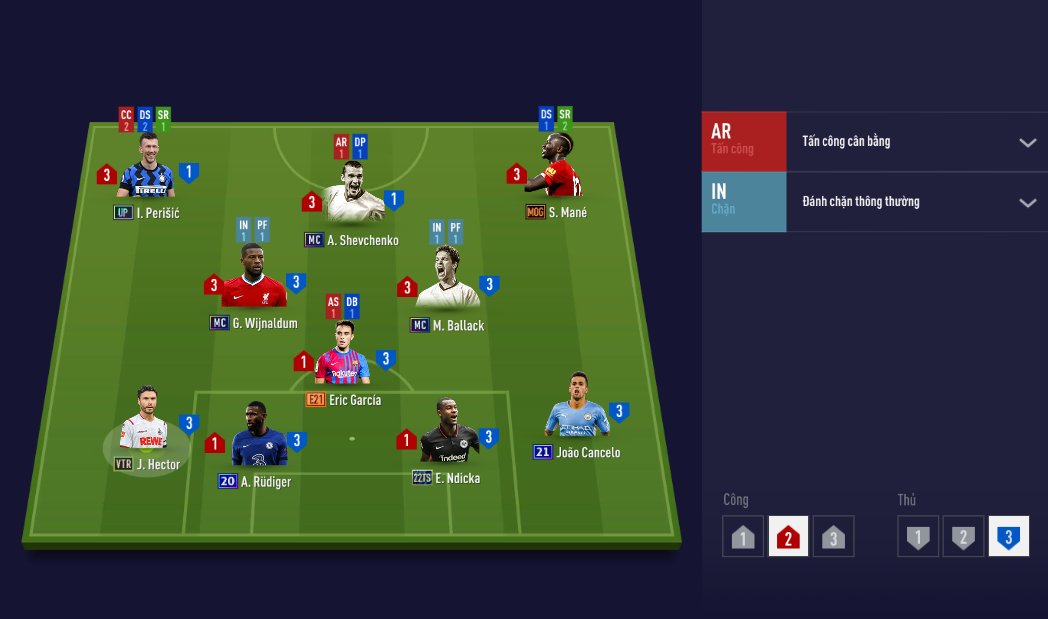Set Thủ defense level to 2
1048x619 pixels.
[963, 537]
